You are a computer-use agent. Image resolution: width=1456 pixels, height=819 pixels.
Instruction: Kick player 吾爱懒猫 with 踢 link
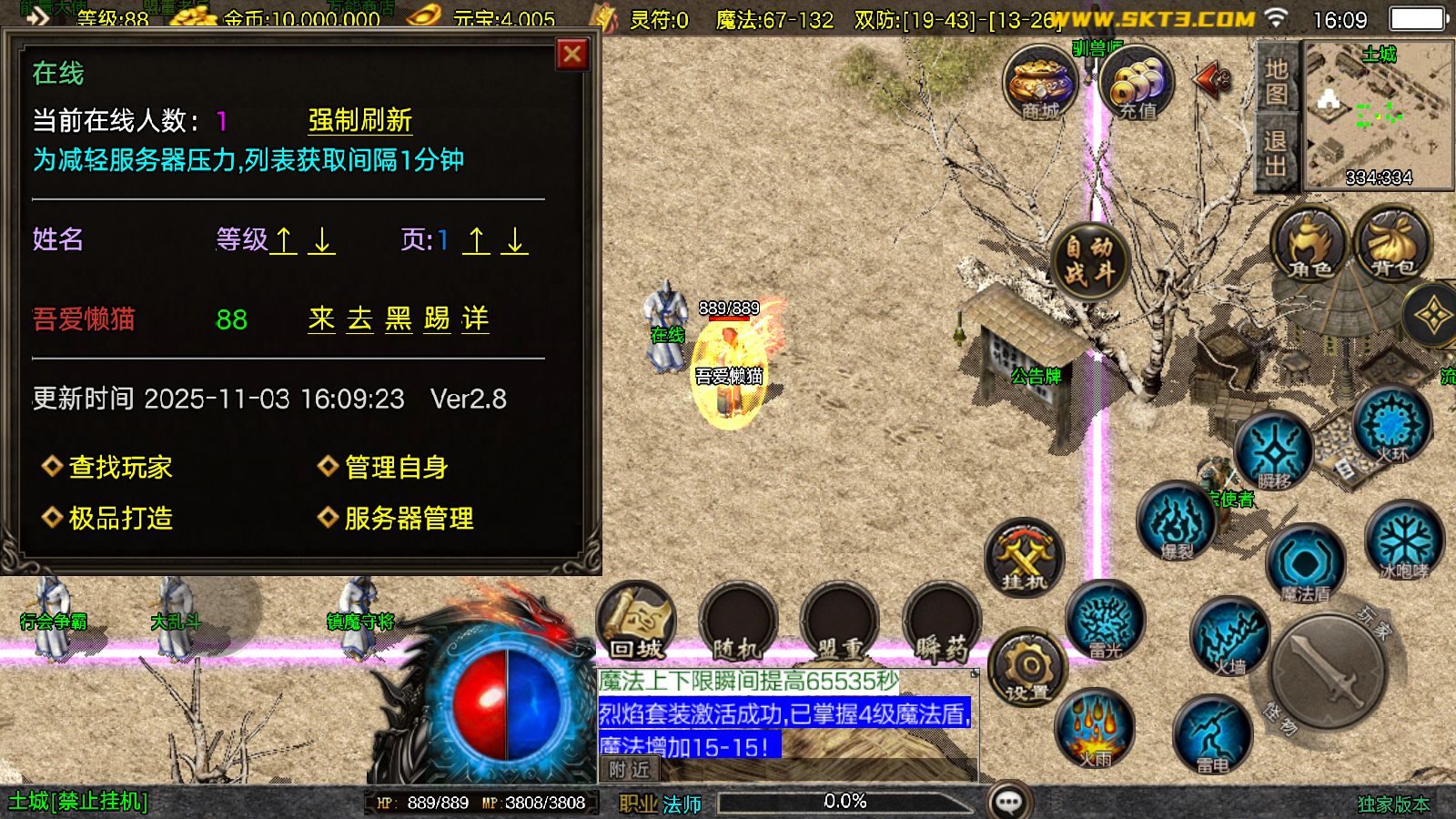click(x=436, y=319)
